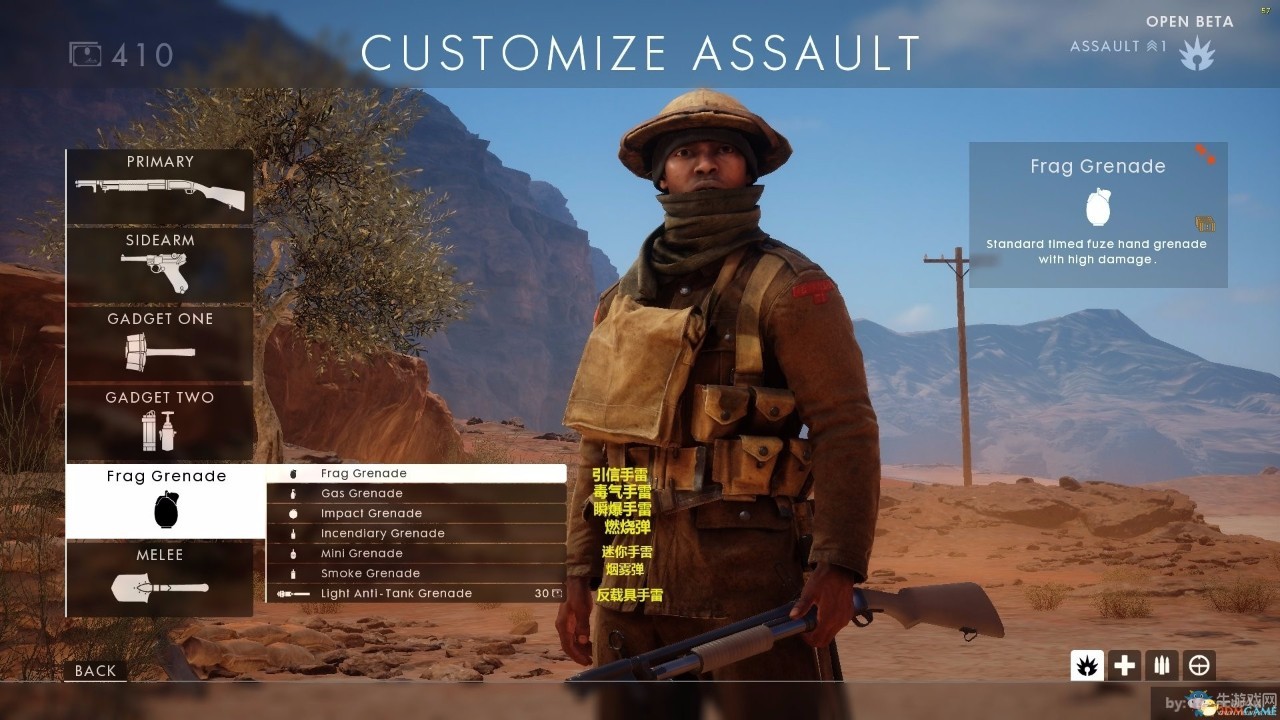
Task: Equip the Impact Grenade
Action: click(416, 513)
